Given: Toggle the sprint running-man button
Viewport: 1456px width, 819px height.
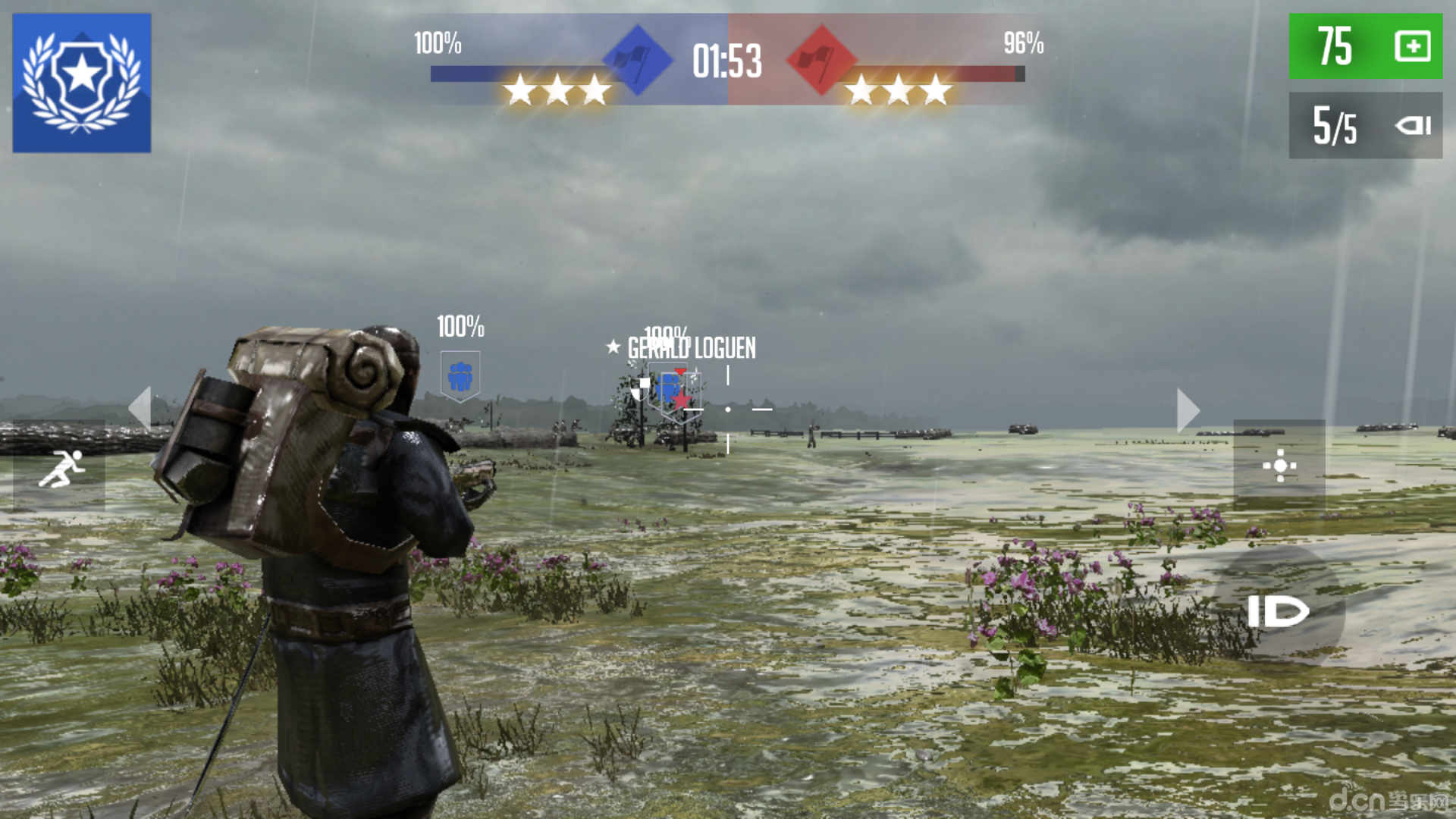Looking at the screenshot, I should [x=60, y=468].
